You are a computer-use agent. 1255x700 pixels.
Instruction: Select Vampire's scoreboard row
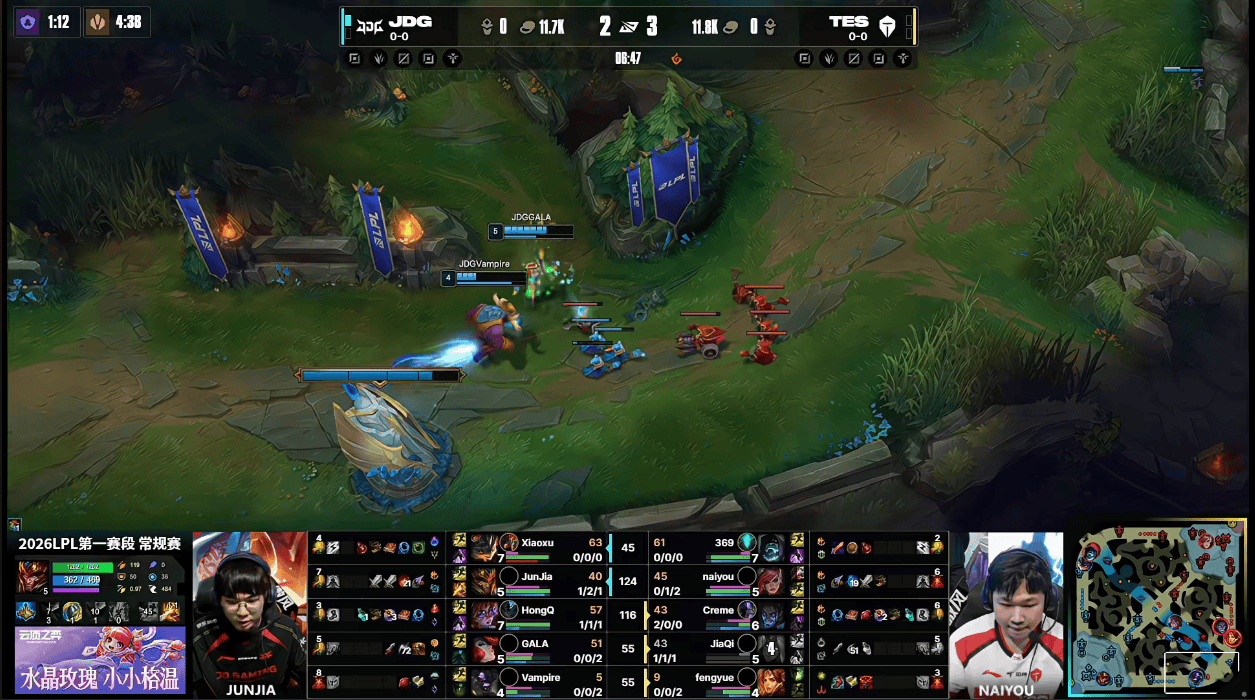(x=535, y=683)
